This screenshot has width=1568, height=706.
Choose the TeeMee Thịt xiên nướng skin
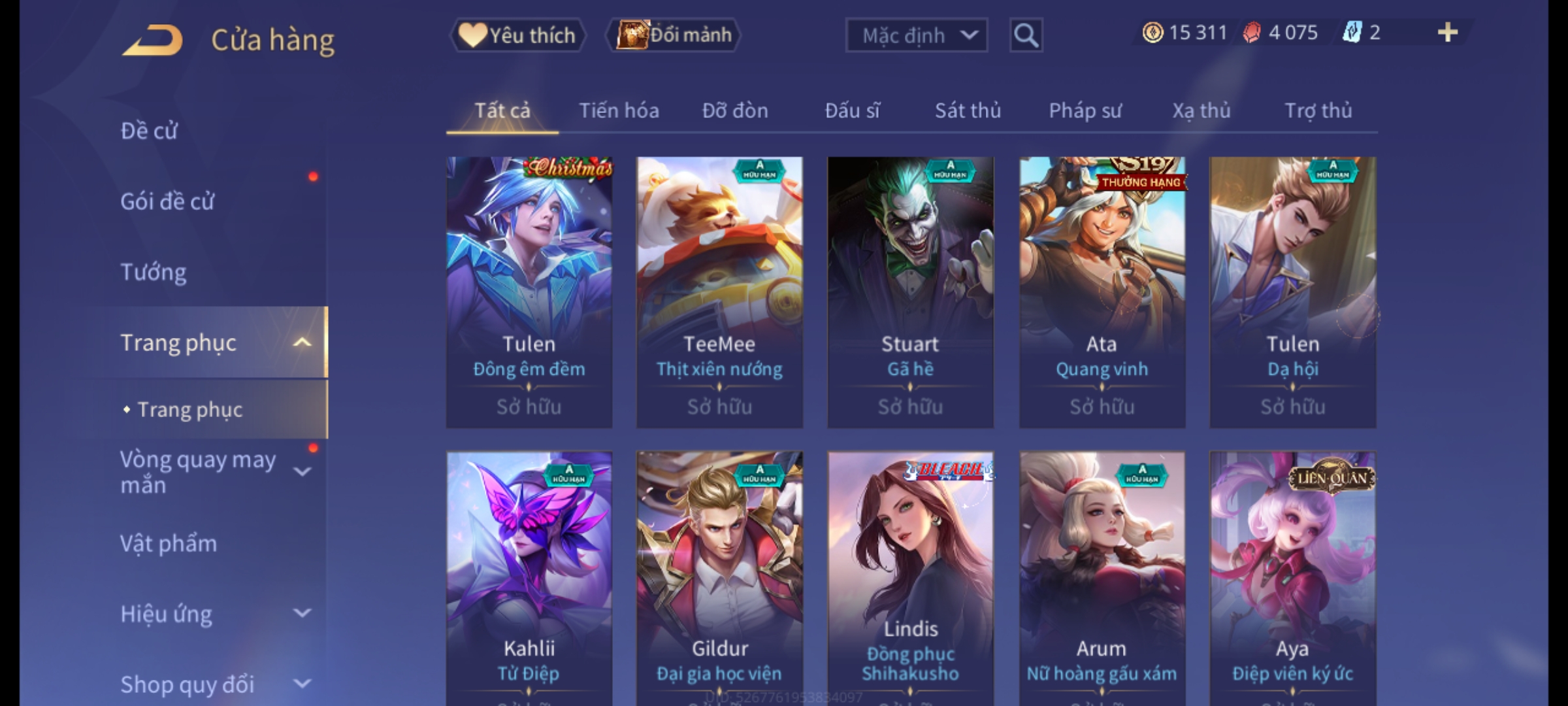[x=719, y=292]
